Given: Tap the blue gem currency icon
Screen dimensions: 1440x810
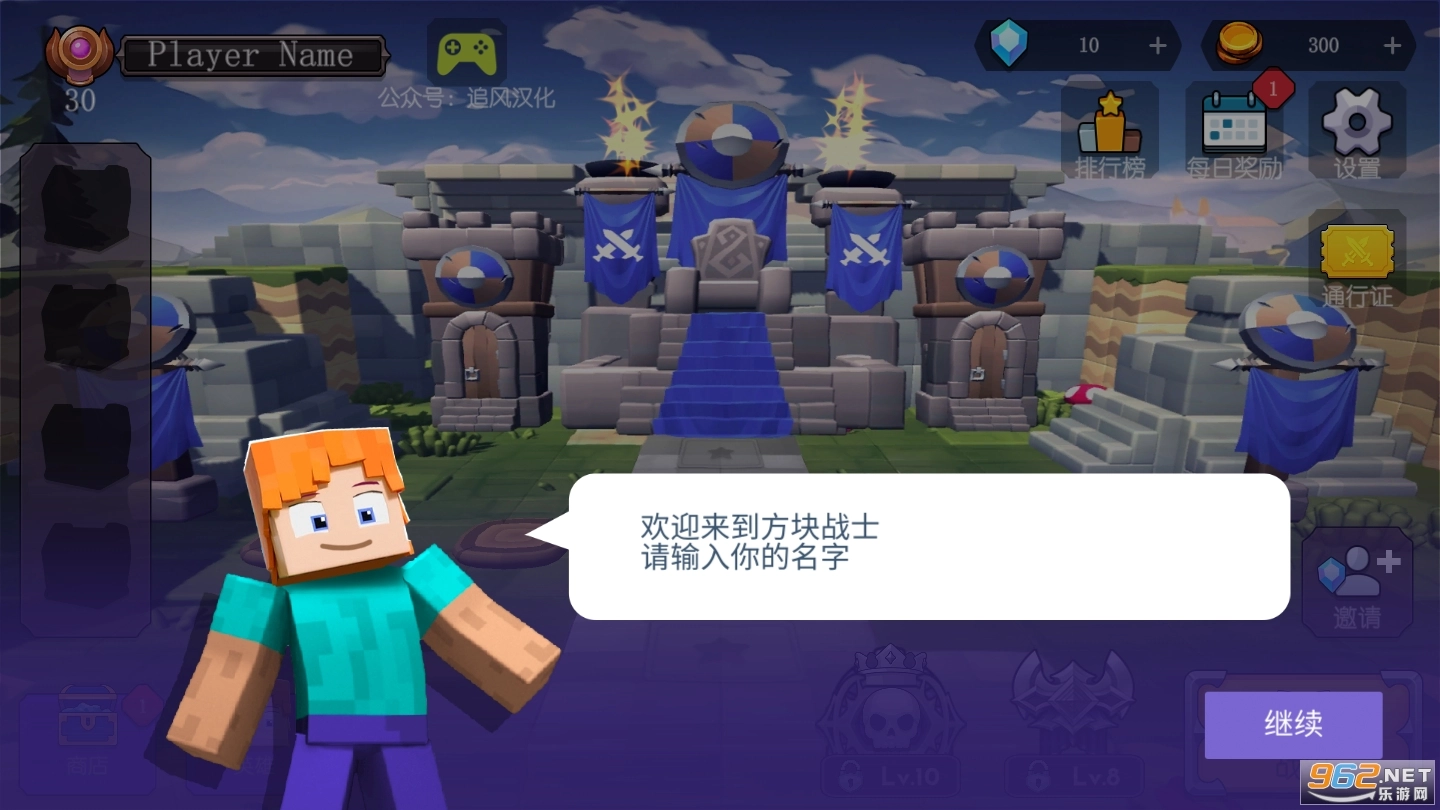Looking at the screenshot, I should click(1010, 44).
